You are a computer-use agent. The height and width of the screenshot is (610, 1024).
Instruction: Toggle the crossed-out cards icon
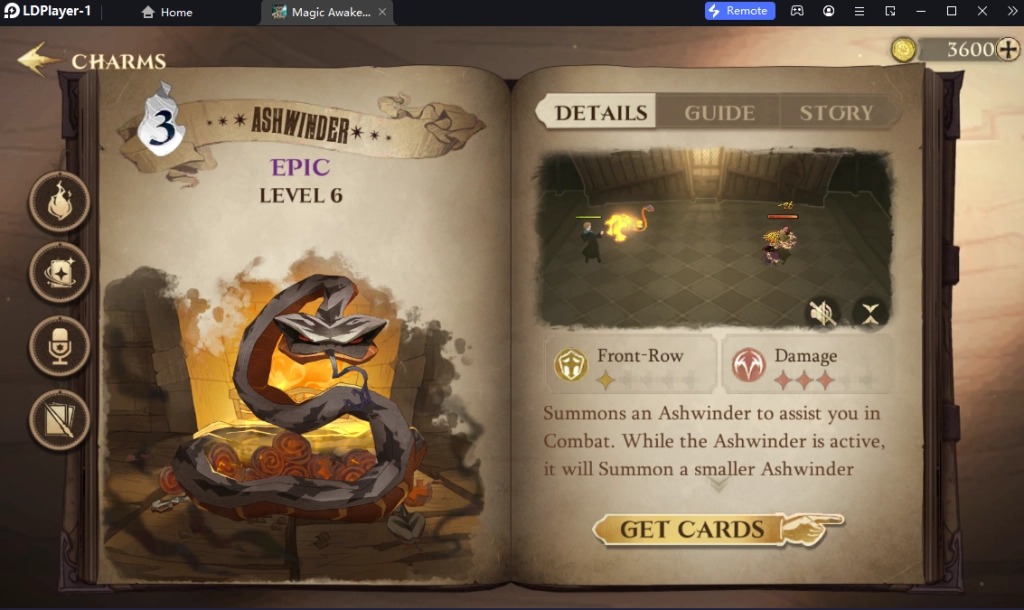[x=60, y=419]
